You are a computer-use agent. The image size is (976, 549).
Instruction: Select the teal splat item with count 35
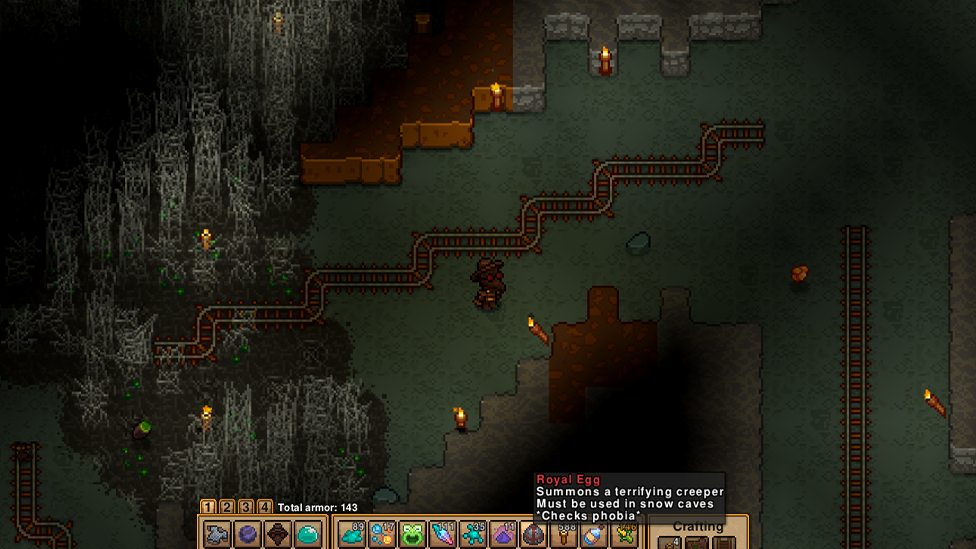click(x=473, y=535)
